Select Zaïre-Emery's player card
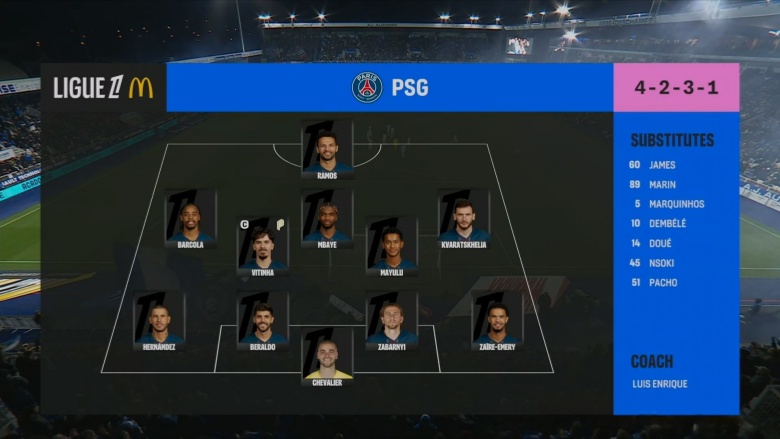Image resolution: width=780 pixels, height=439 pixels. click(x=497, y=321)
